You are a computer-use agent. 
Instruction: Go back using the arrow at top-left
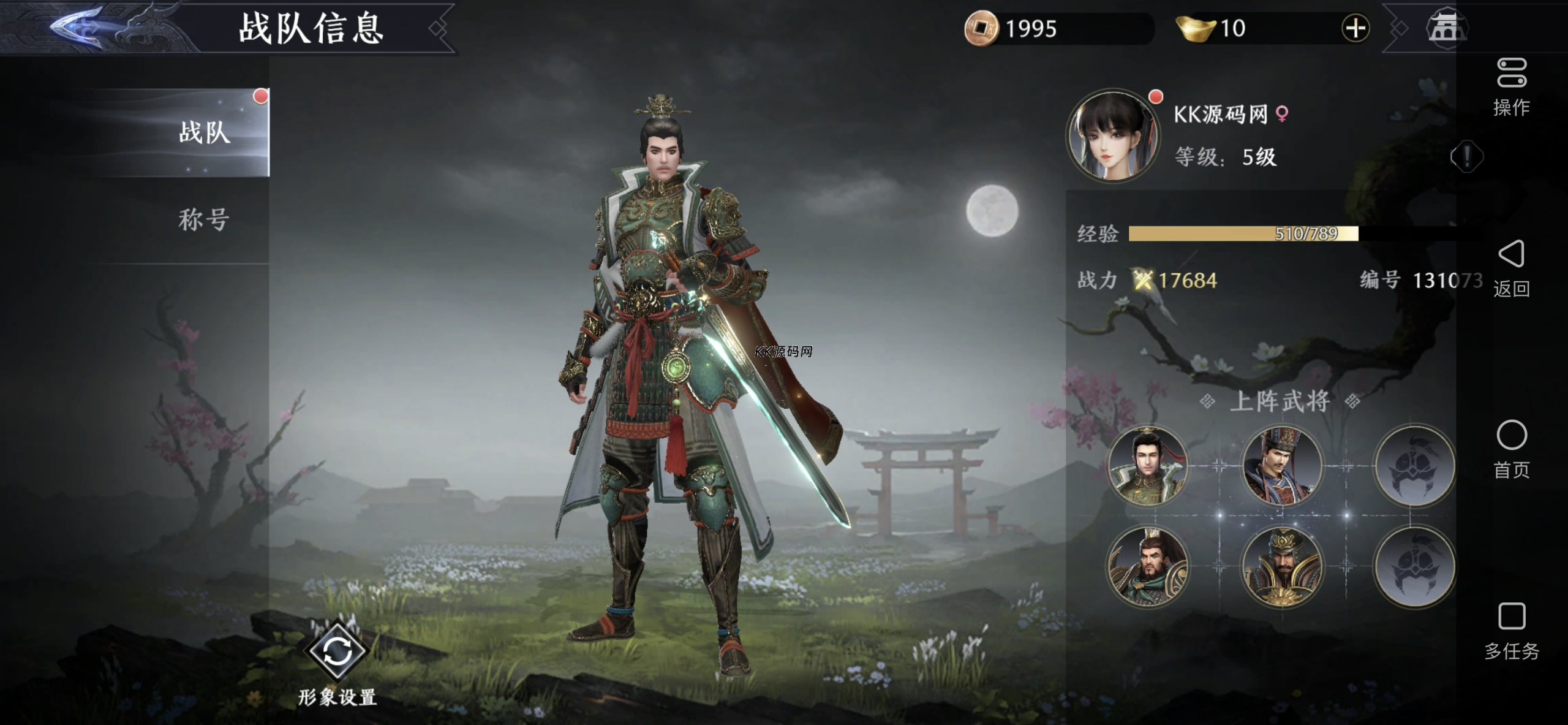tap(77, 28)
